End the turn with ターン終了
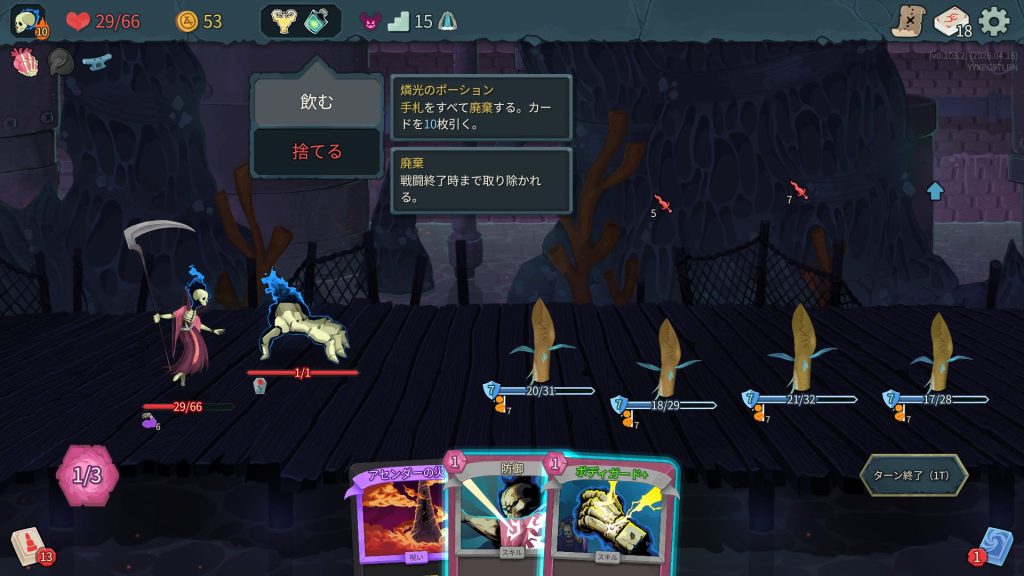Screen dimensions: 1024x576 pos(913,475)
